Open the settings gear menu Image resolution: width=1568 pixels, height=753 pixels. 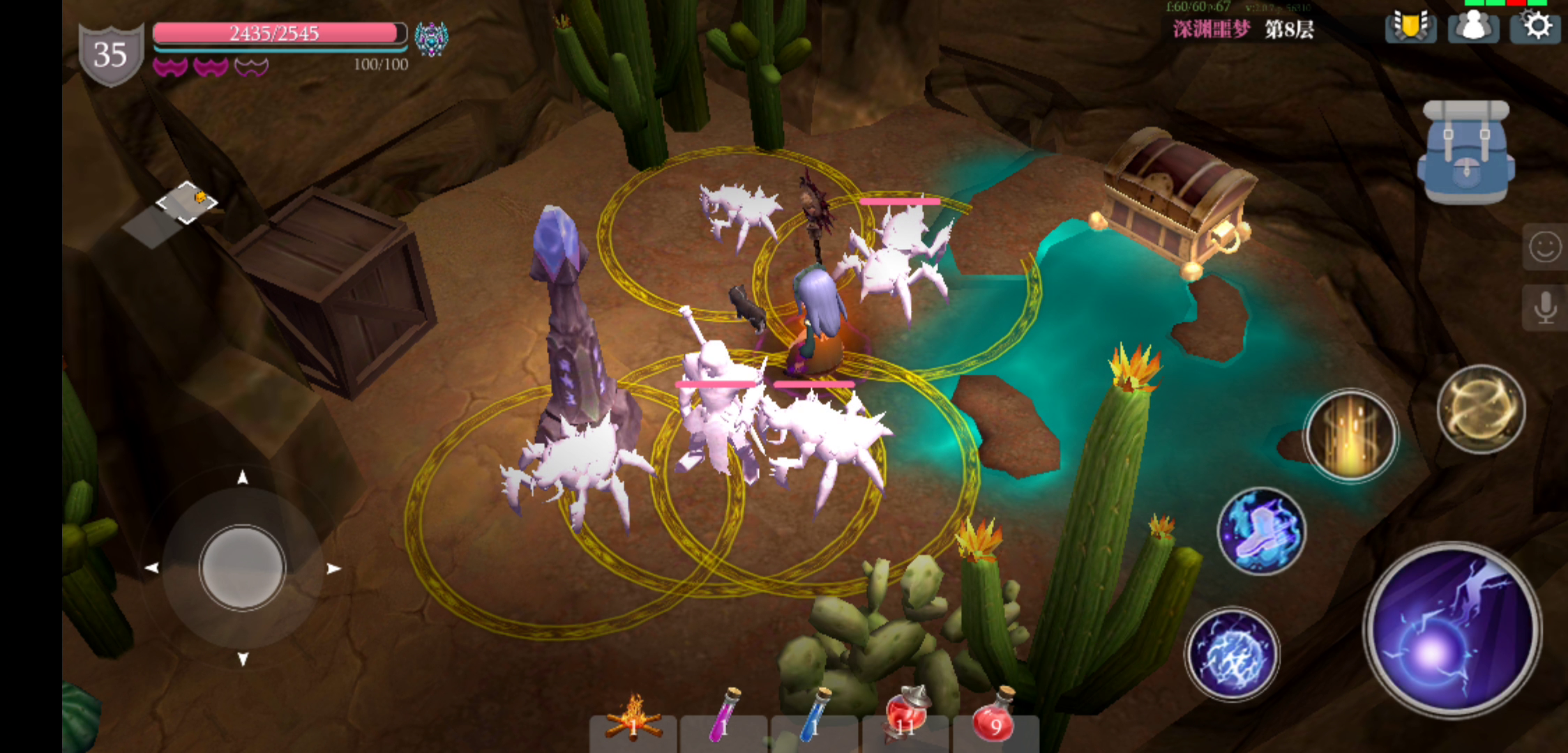pyautogui.click(x=1535, y=27)
